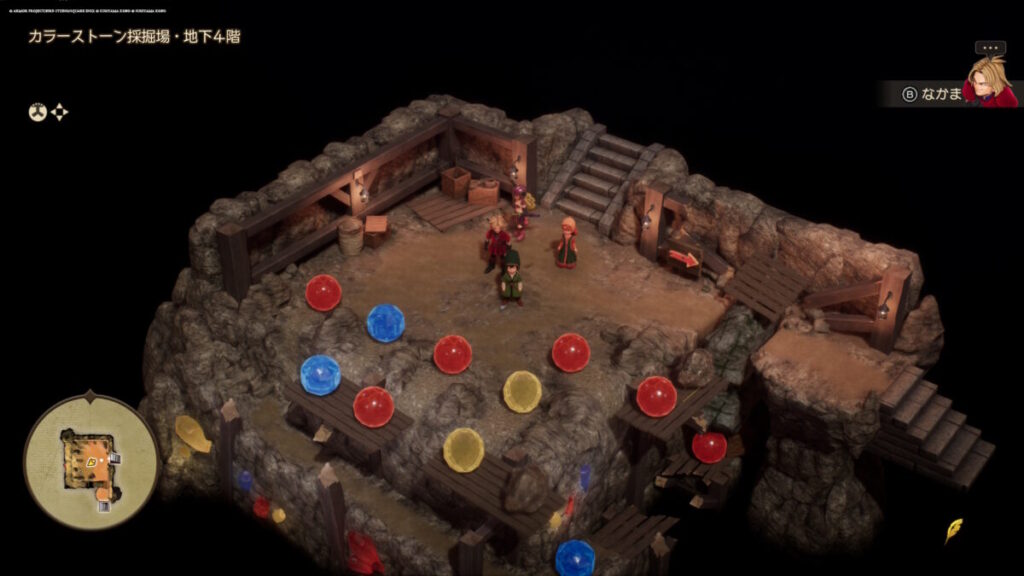
Task: Click the golden feather icon
Action: pos(953,529)
